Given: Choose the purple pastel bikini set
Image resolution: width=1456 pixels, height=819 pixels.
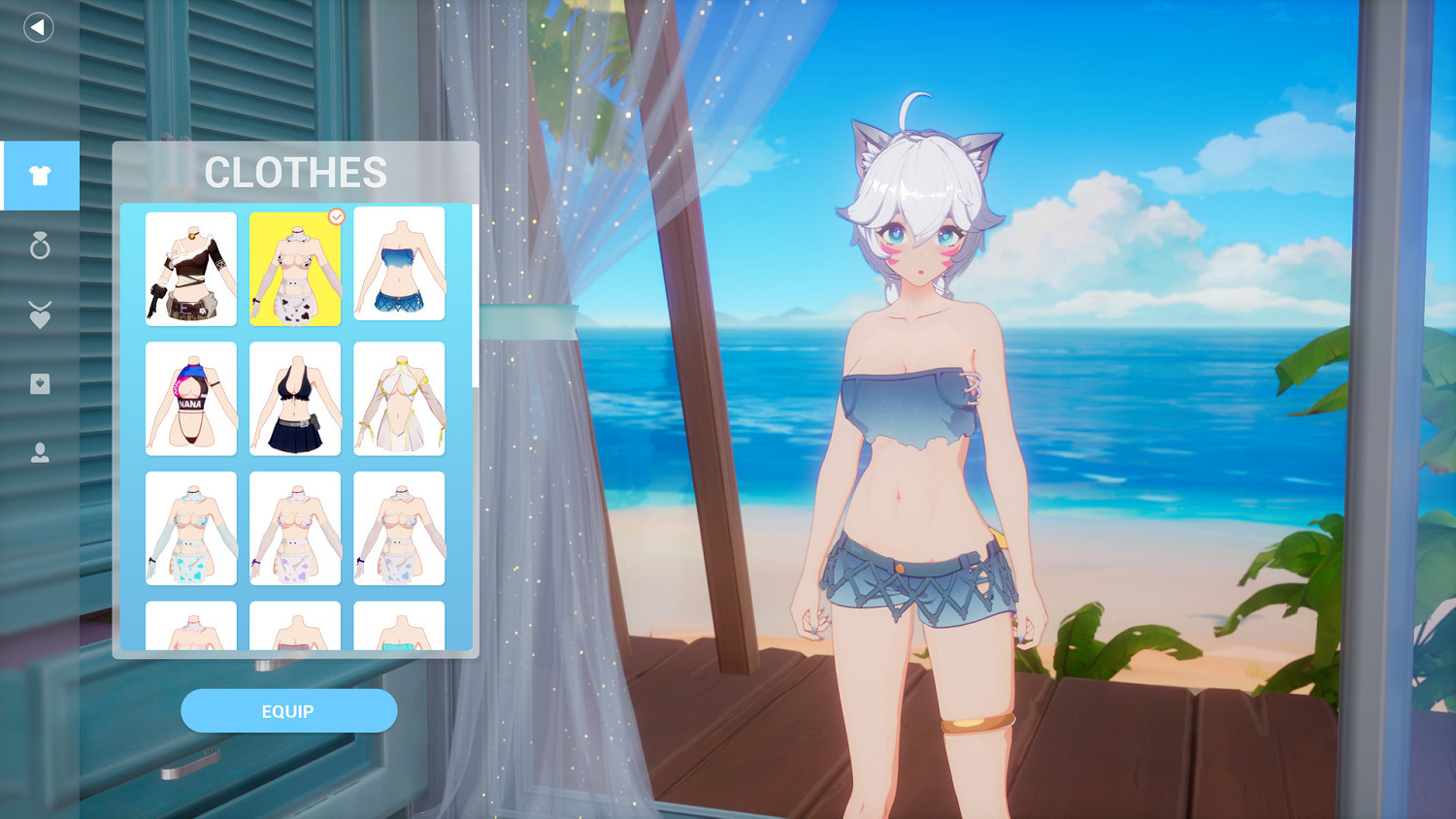Looking at the screenshot, I should coord(295,527).
